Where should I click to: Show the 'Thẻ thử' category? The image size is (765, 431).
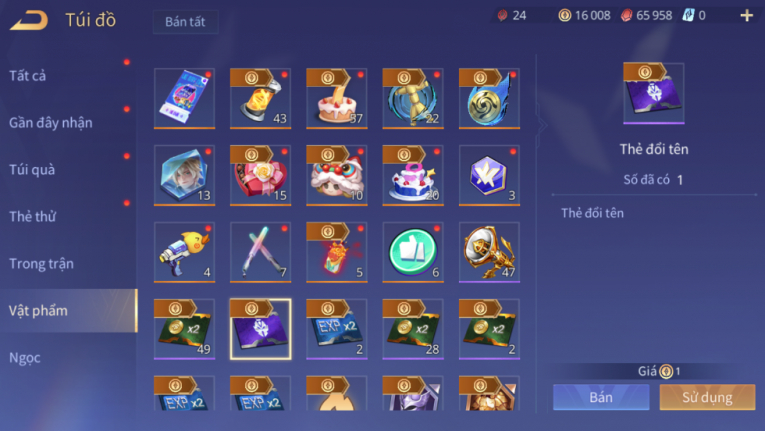33,216
